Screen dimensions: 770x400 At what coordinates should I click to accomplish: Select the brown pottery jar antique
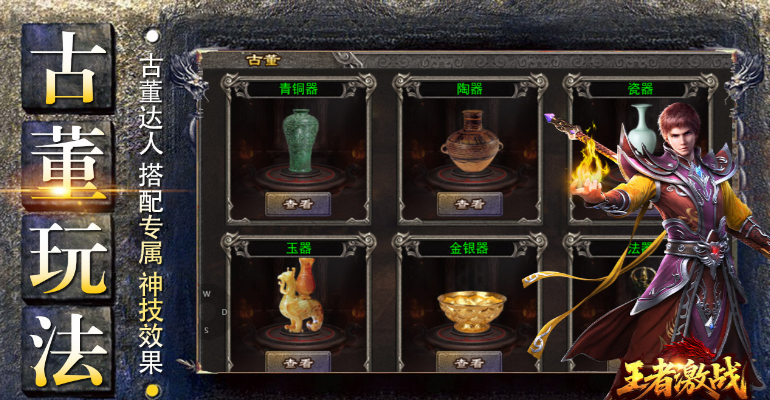(x=470, y=144)
